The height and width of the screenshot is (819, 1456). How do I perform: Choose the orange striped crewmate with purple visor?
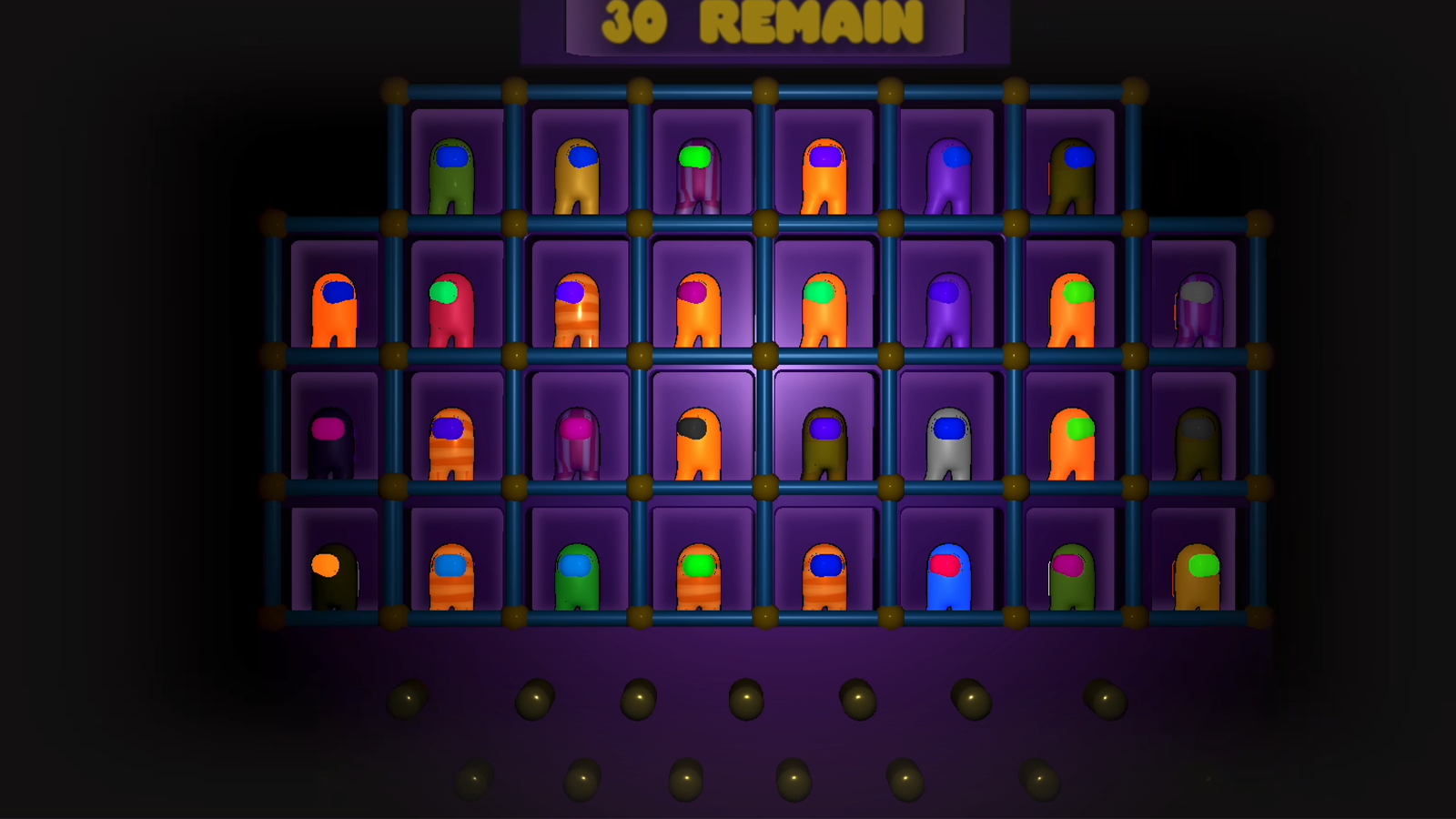(x=577, y=305)
